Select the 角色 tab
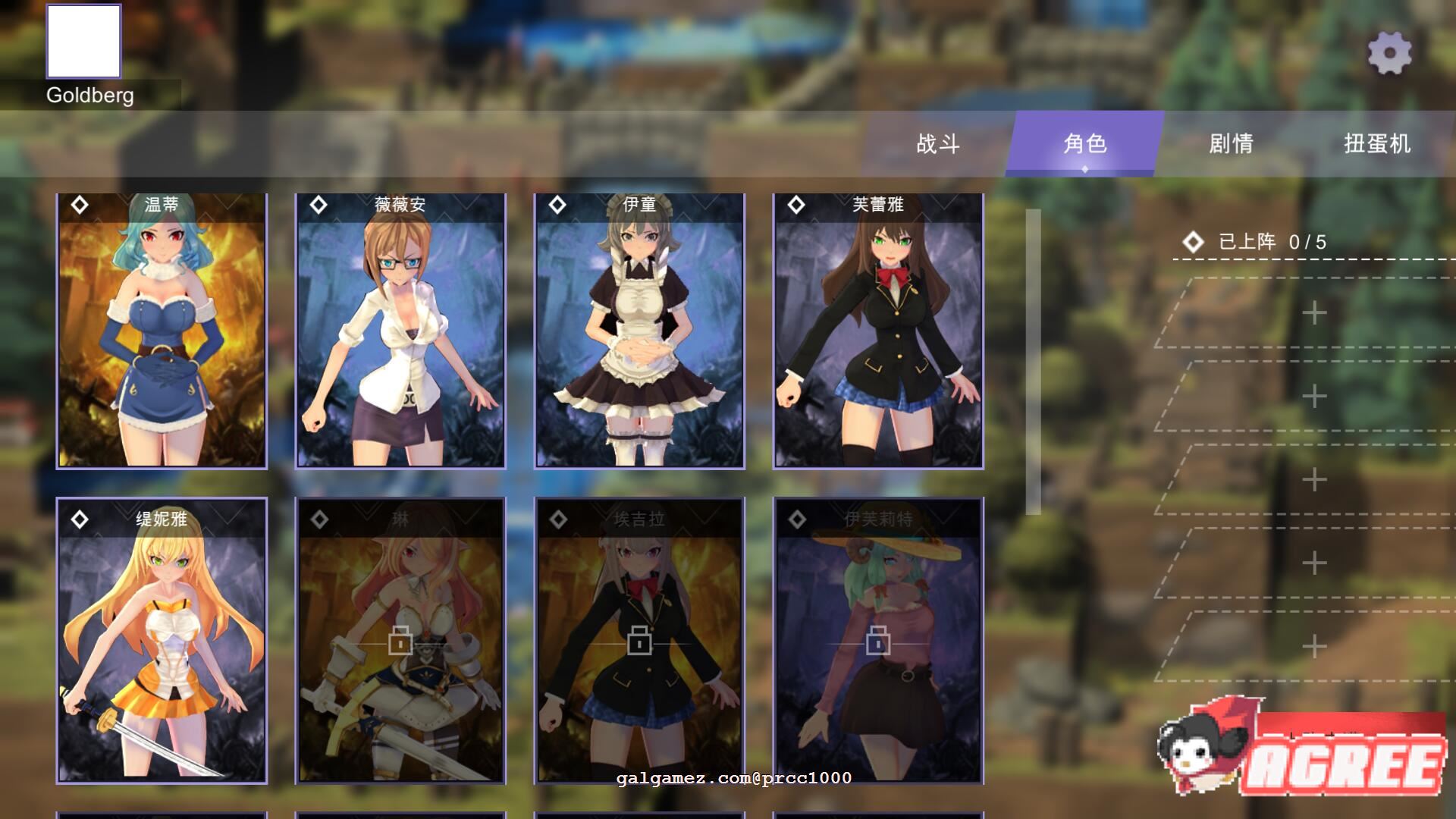This screenshot has height=819, width=1456. coord(1084,143)
